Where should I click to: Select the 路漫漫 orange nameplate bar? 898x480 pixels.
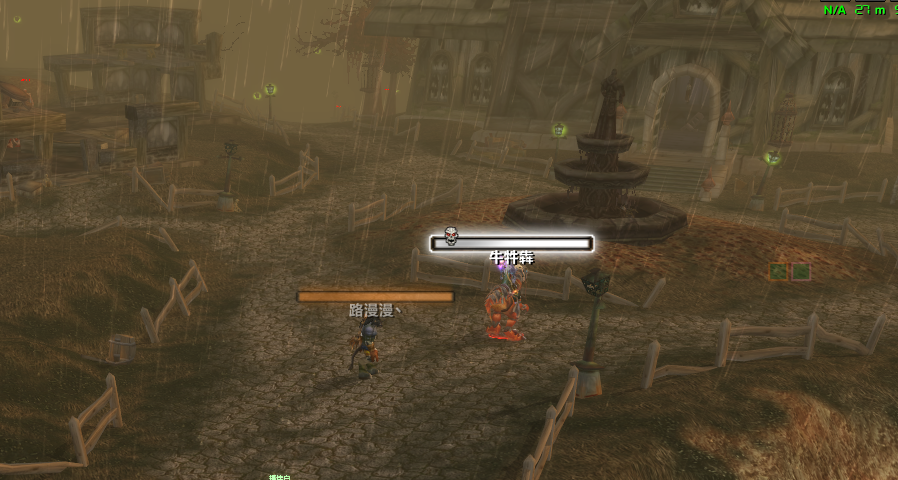pyautogui.click(x=375, y=296)
